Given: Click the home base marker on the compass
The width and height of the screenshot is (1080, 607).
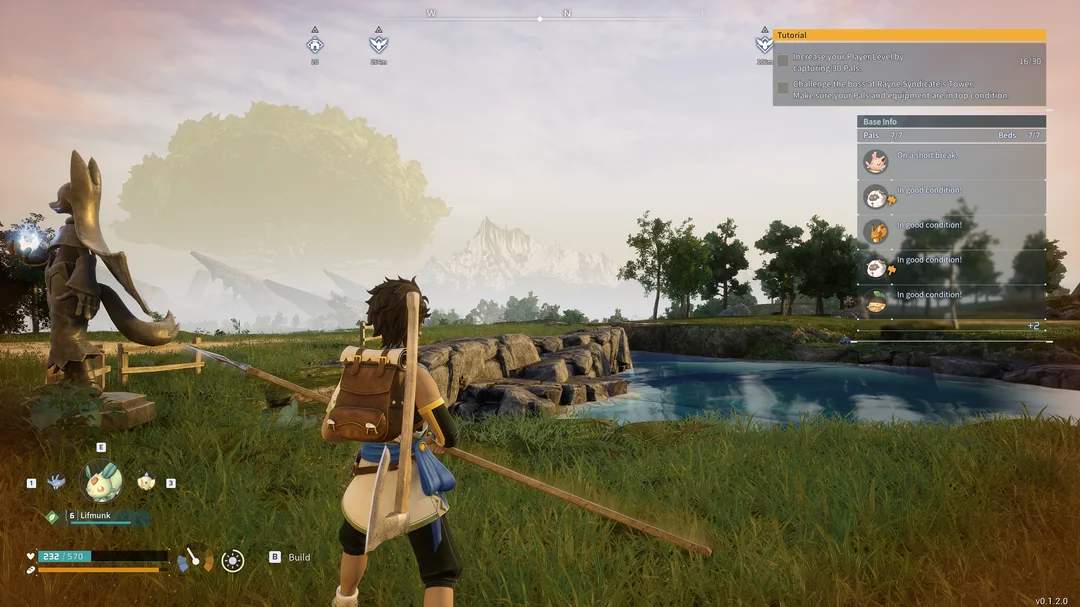Looking at the screenshot, I should [x=315, y=44].
